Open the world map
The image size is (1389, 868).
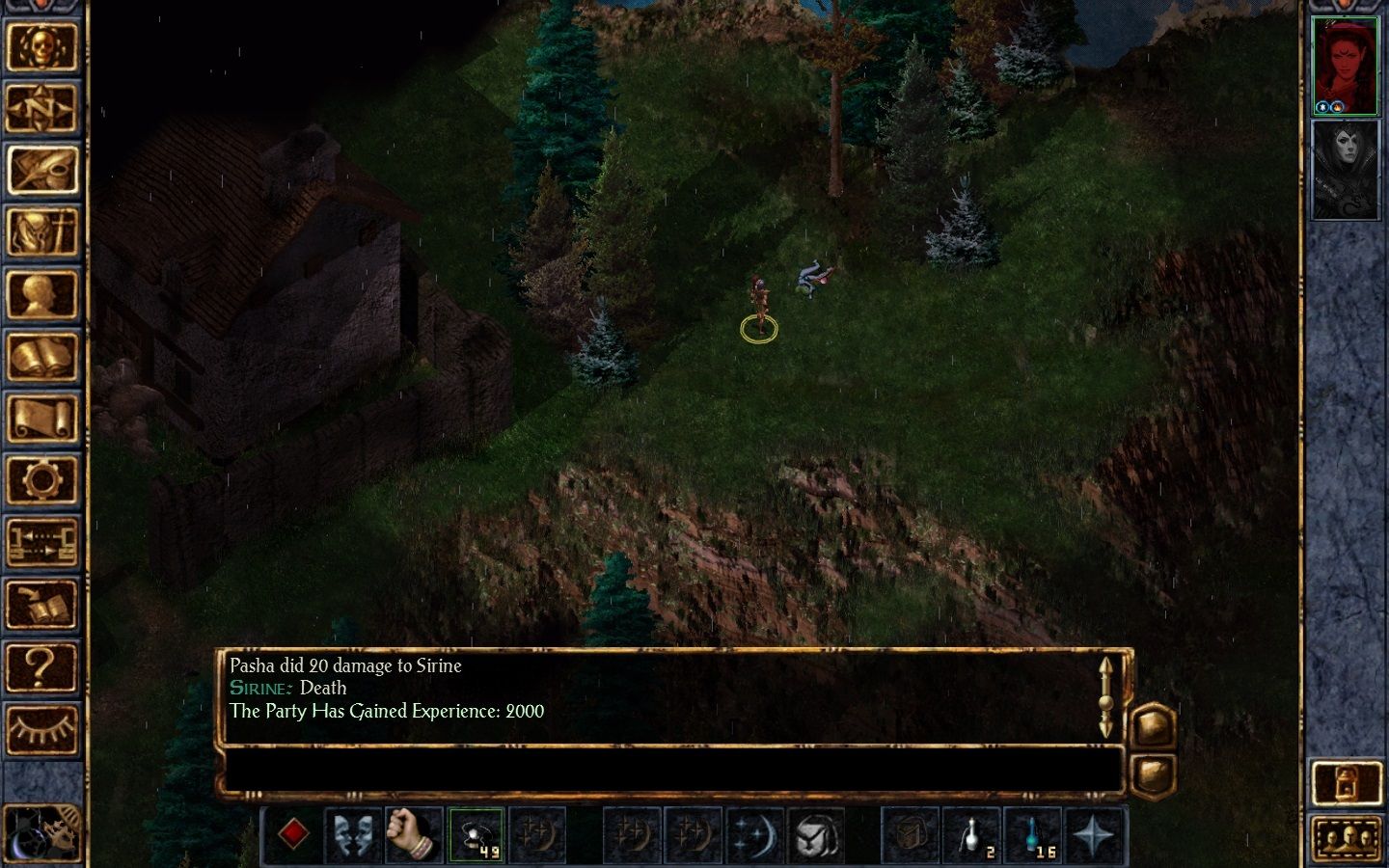tap(43, 108)
